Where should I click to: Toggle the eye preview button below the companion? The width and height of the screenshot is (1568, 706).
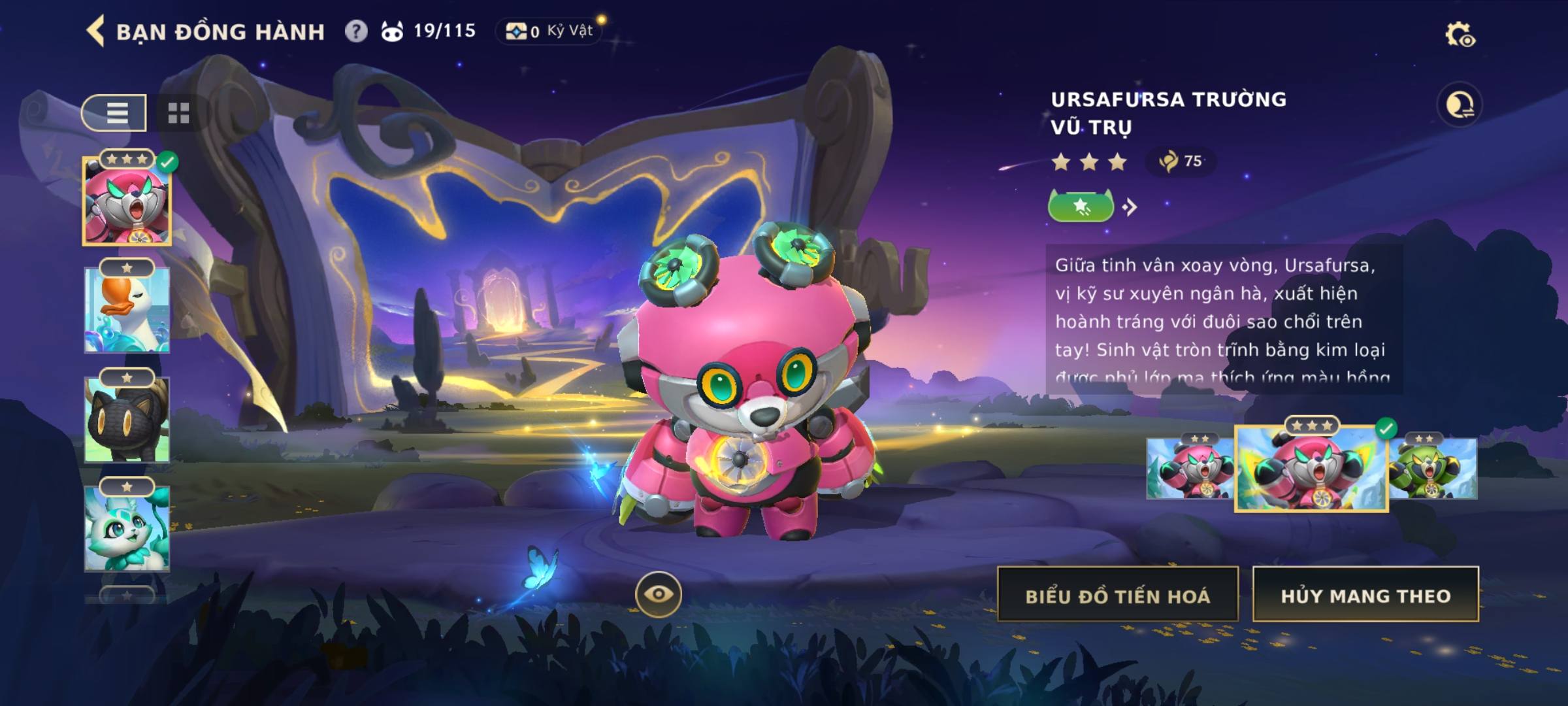point(658,594)
